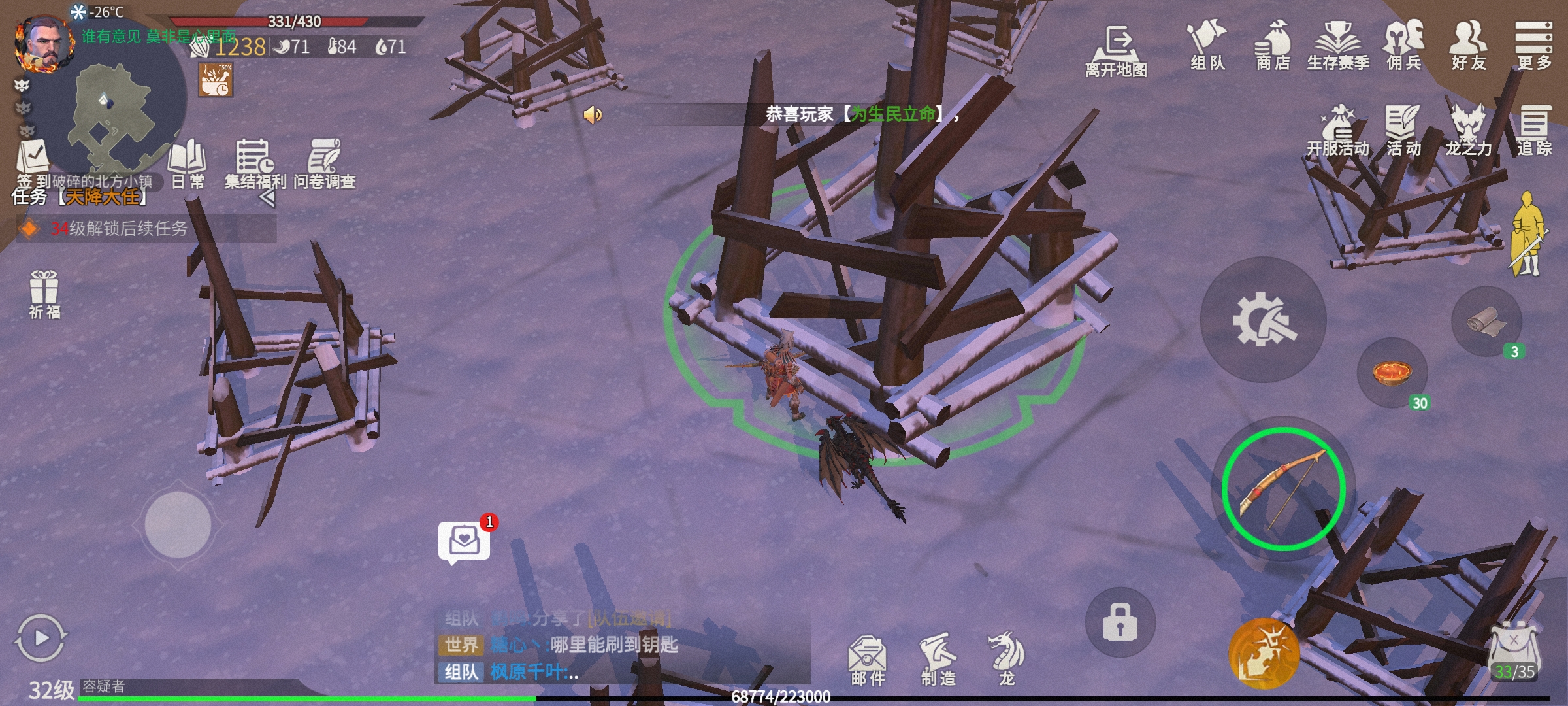The height and width of the screenshot is (706, 1568).
Task: Expand the 更多 more menu
Action: pyautogui.click(x=1533, y=44)
